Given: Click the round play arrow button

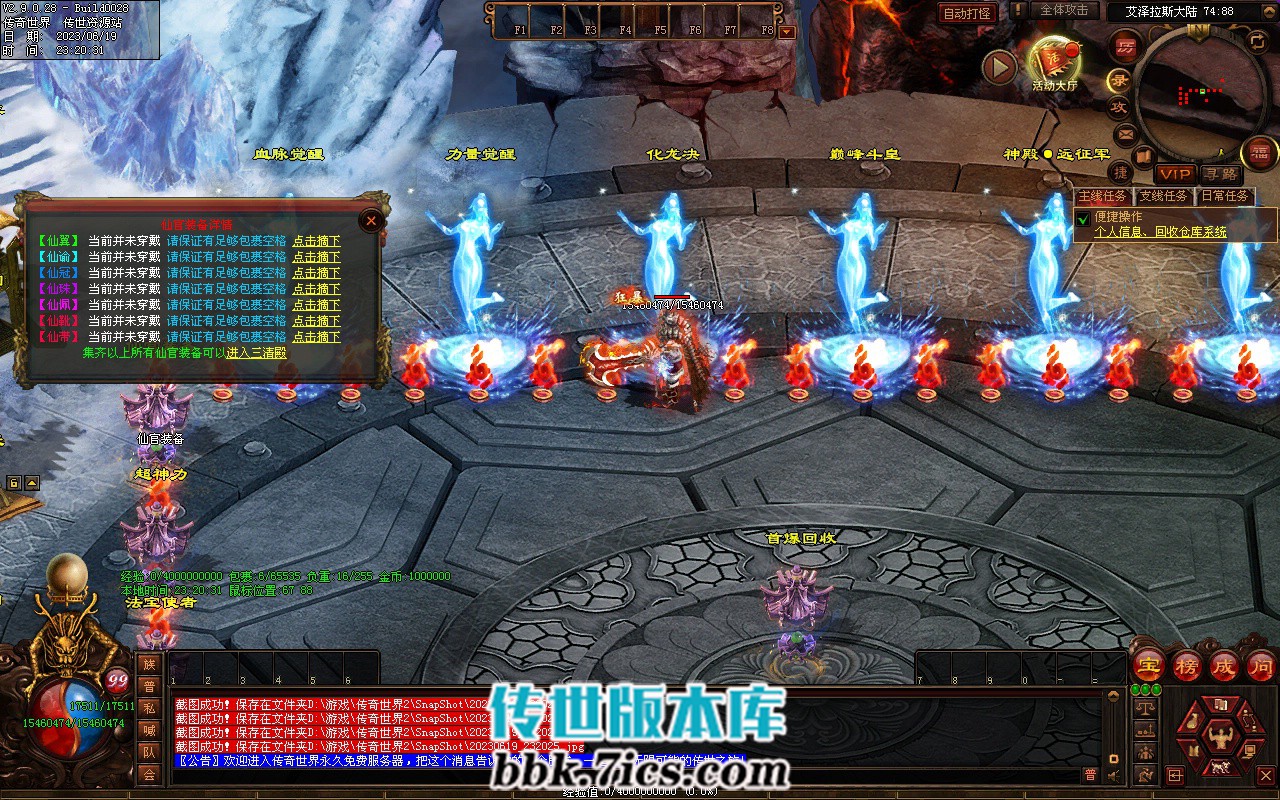Looking at the screenshot, I should 998,67.
